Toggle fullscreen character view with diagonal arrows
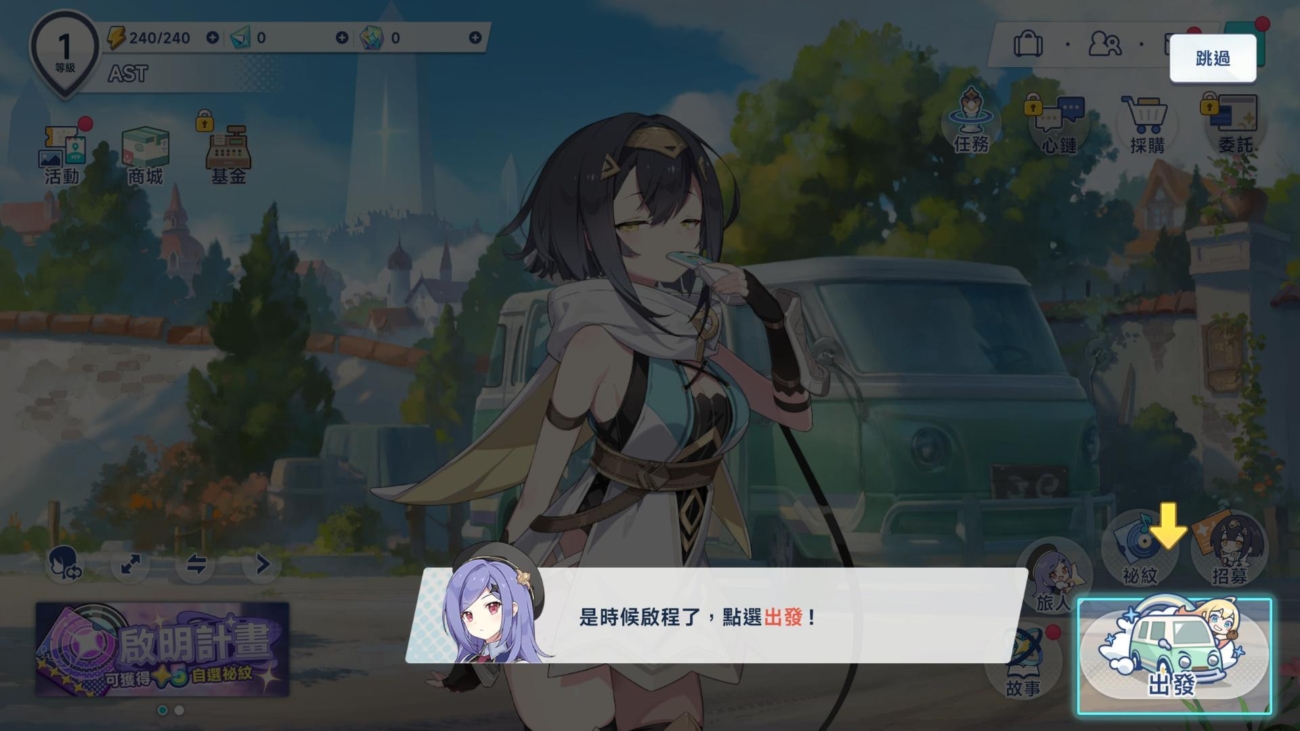Screen dimensions: 1300x731 click(127, 565)
